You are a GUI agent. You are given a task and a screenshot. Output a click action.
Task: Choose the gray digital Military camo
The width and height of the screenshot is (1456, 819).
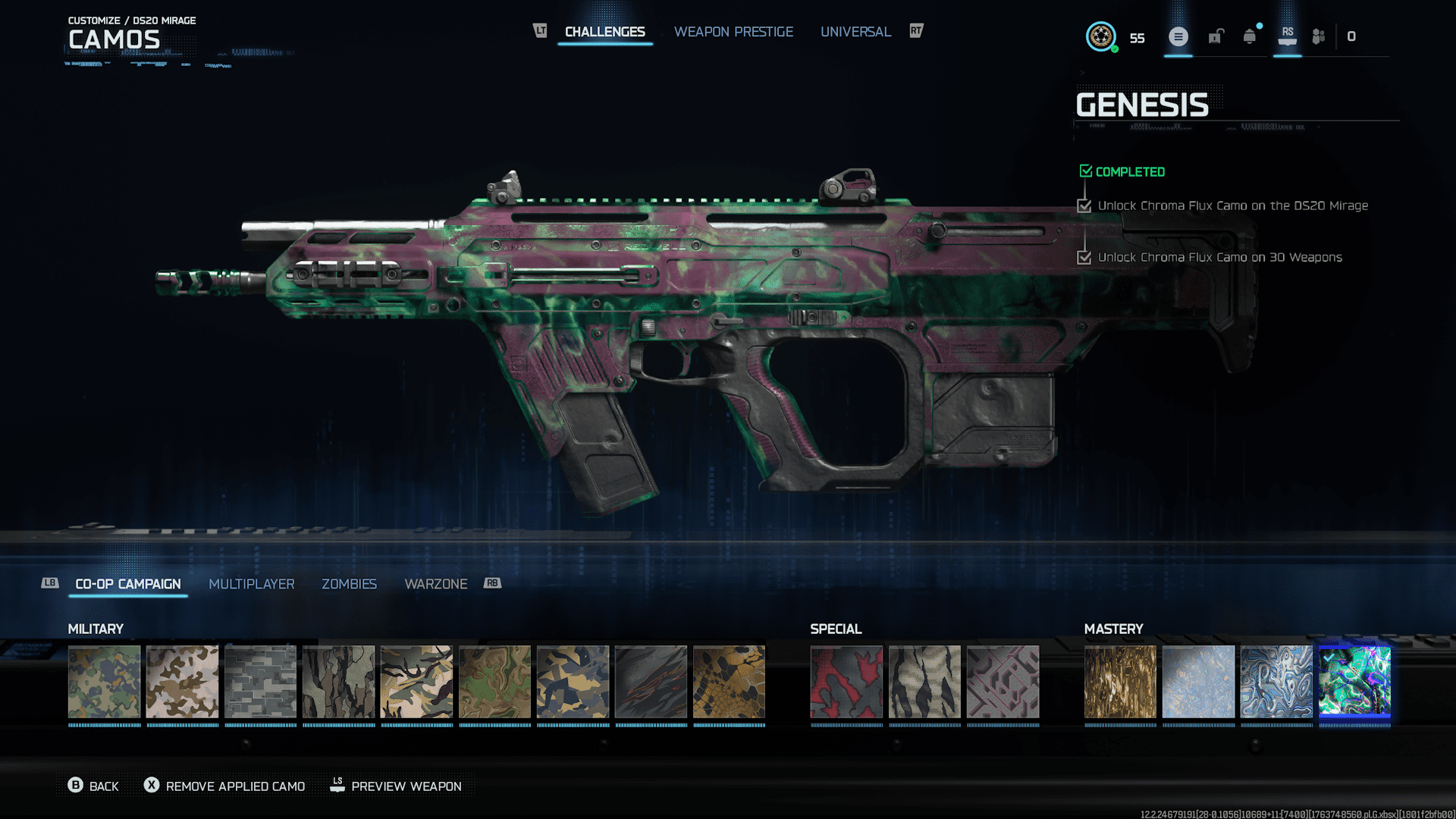click(260, 682)
